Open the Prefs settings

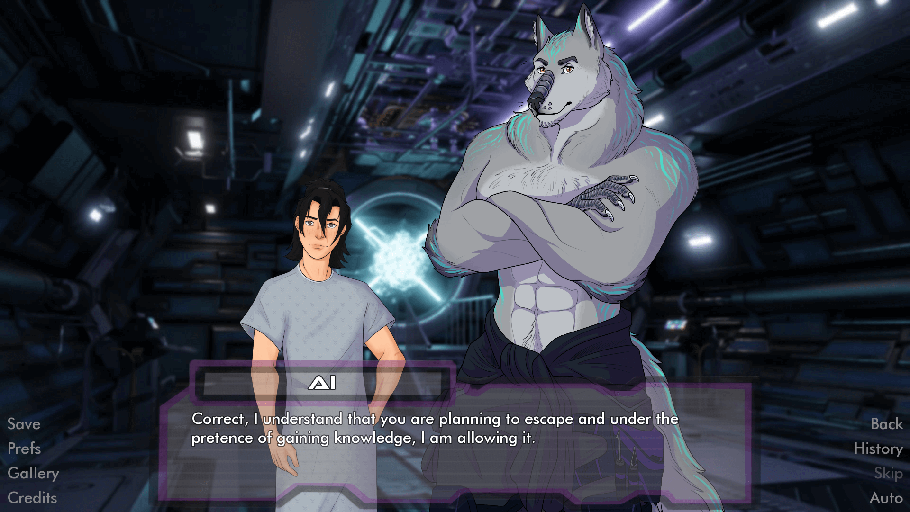[x=25, y=449]
